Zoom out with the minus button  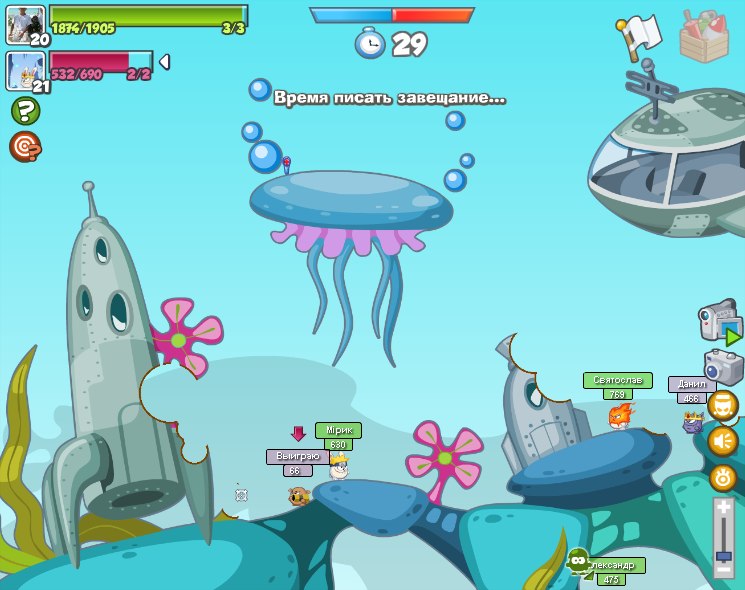point(724,569)
